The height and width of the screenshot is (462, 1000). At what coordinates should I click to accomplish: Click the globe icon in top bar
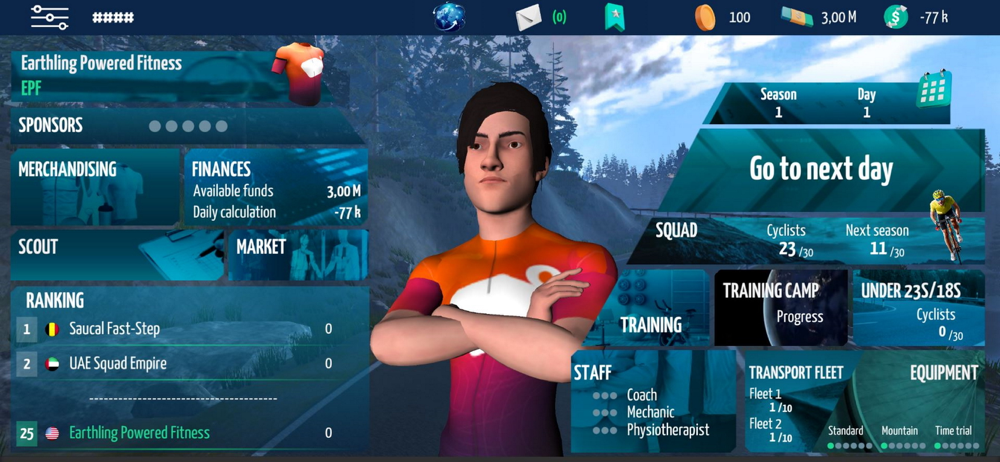point(449,17)
